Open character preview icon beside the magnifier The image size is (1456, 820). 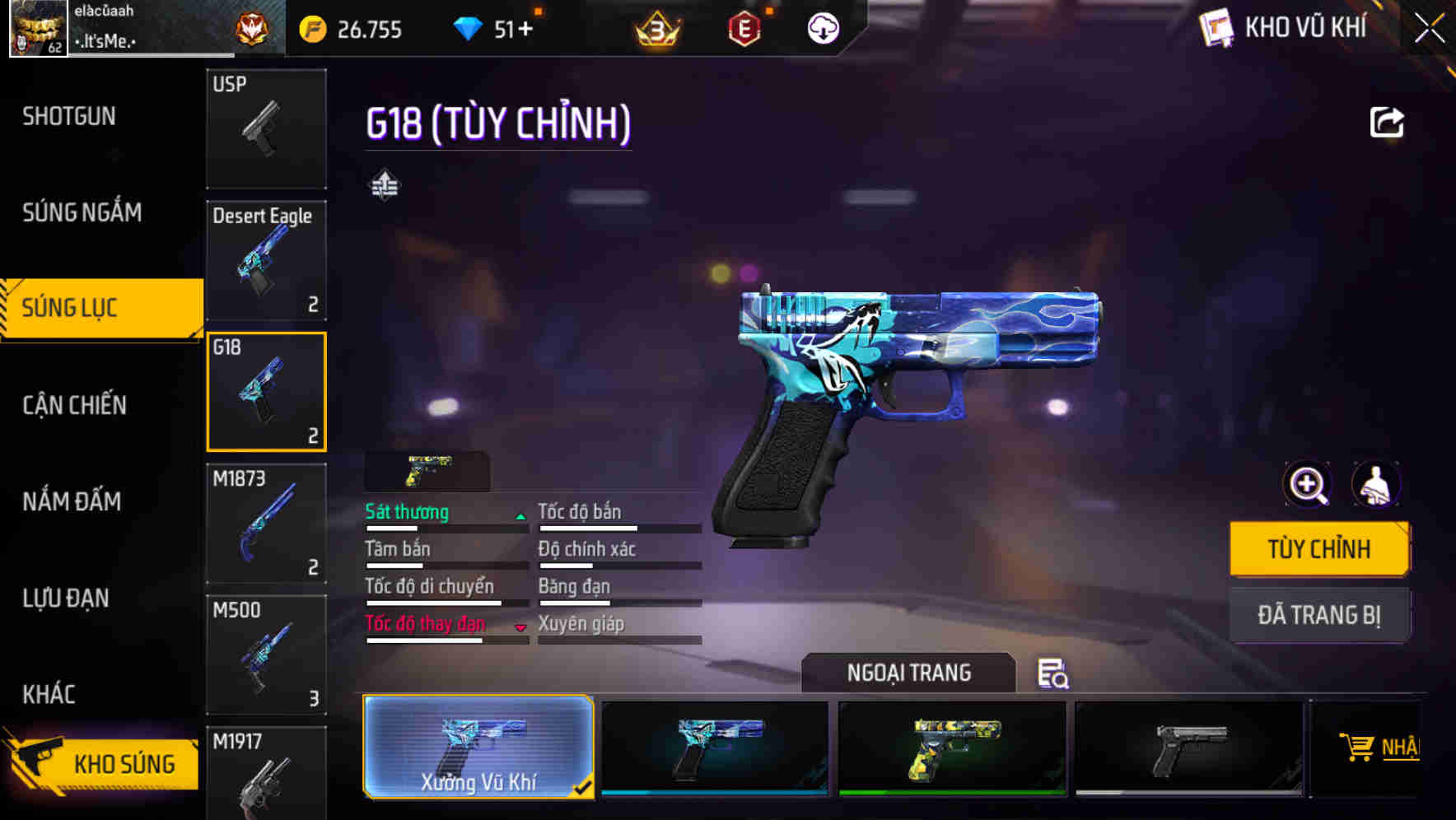tap(1374, 485)
